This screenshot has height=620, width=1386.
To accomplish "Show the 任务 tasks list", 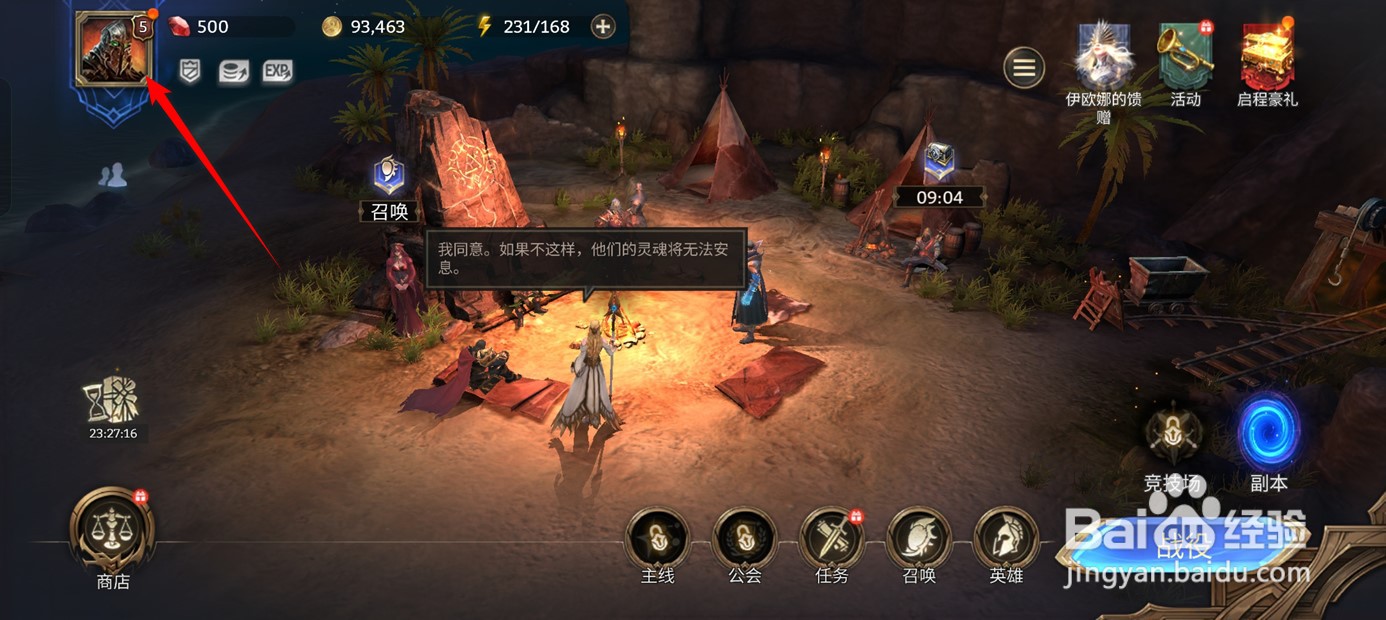I will click(831, 539).
